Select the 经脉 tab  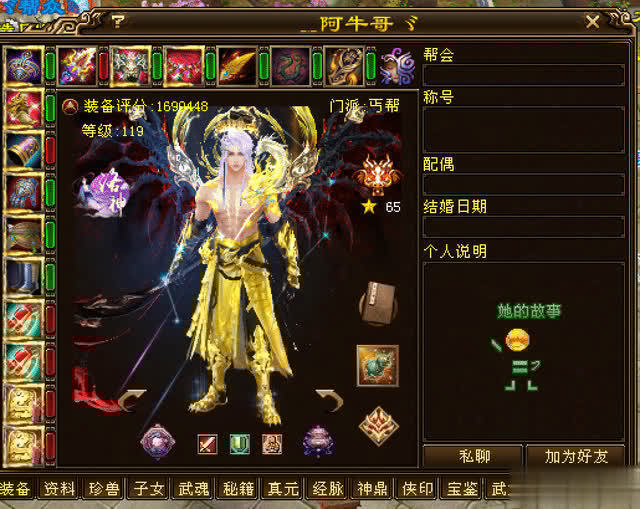coord(328,489)
